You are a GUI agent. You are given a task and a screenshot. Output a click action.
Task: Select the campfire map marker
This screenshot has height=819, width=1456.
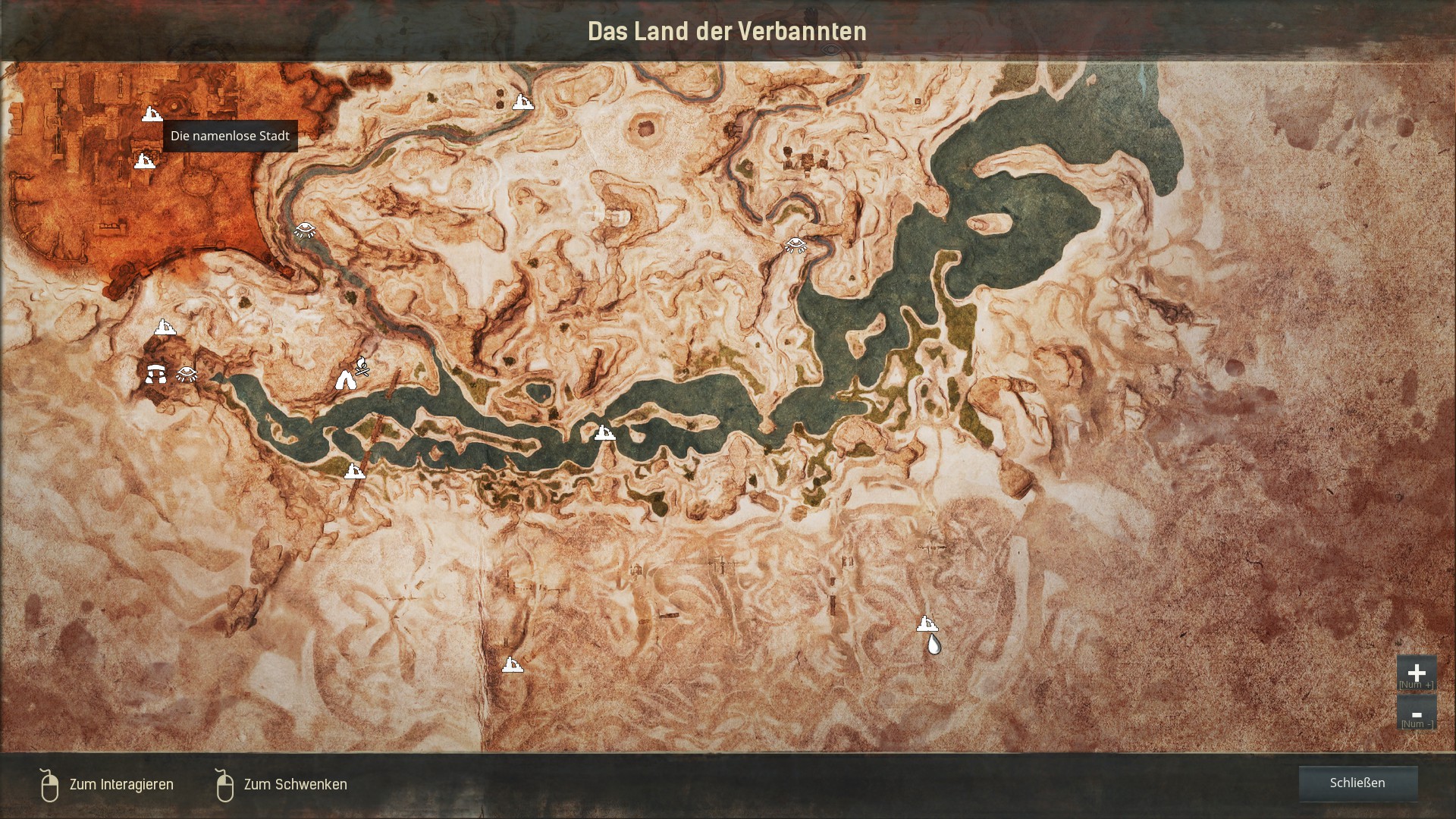363,366
